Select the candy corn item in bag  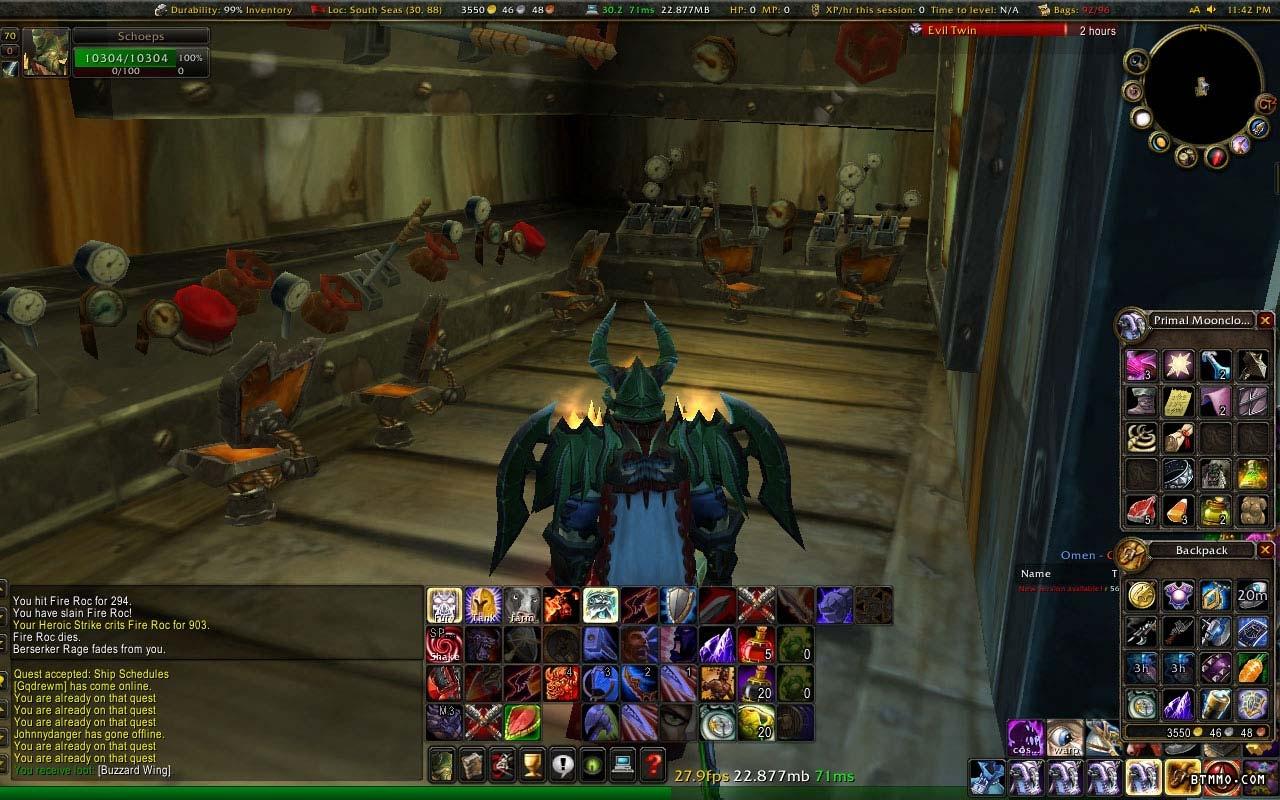coord(1177,510)
